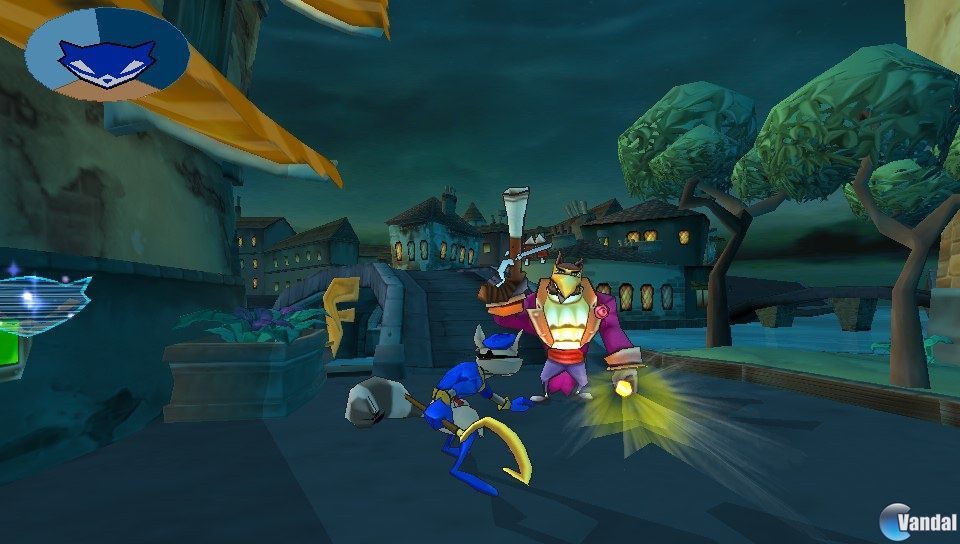
Task: Click the Sly raccoon face emblem
Action: coord(107,57)
